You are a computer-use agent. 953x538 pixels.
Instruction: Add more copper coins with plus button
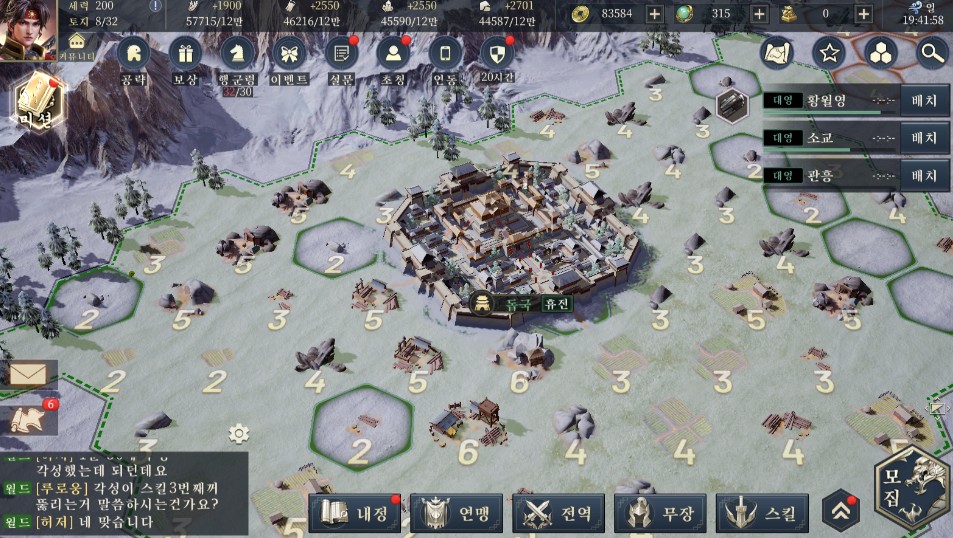[654, 13]
